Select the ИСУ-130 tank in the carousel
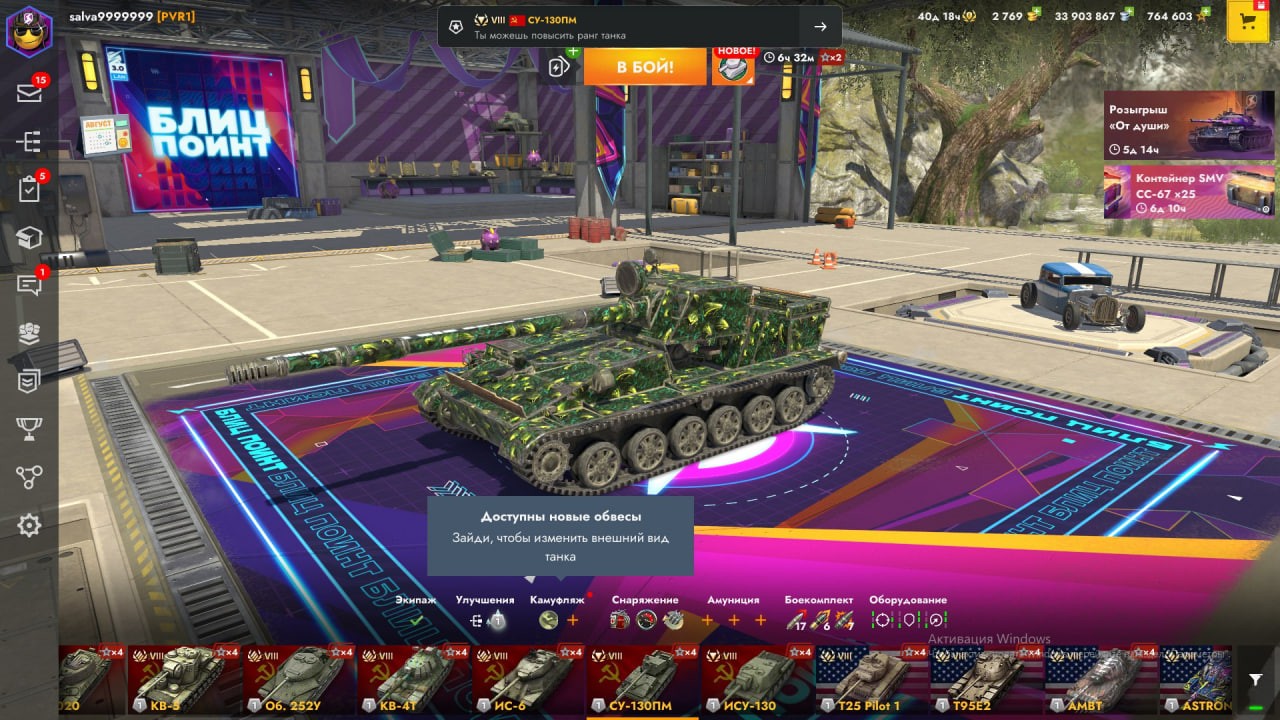Image resolution: width=1280 pixels, height=720 pixels. (757, 679)
